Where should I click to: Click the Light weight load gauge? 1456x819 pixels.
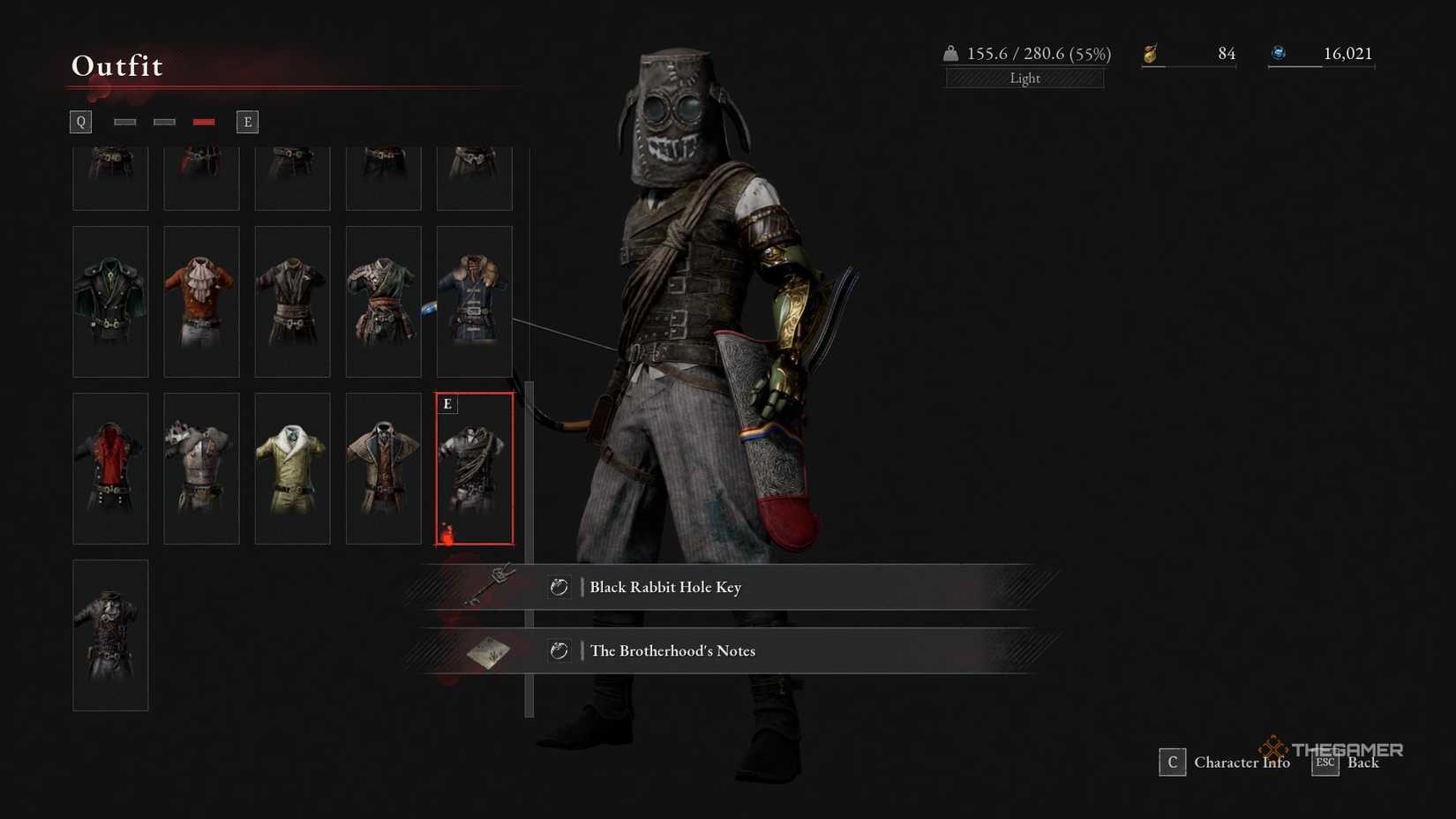[x=1024, y=78]
